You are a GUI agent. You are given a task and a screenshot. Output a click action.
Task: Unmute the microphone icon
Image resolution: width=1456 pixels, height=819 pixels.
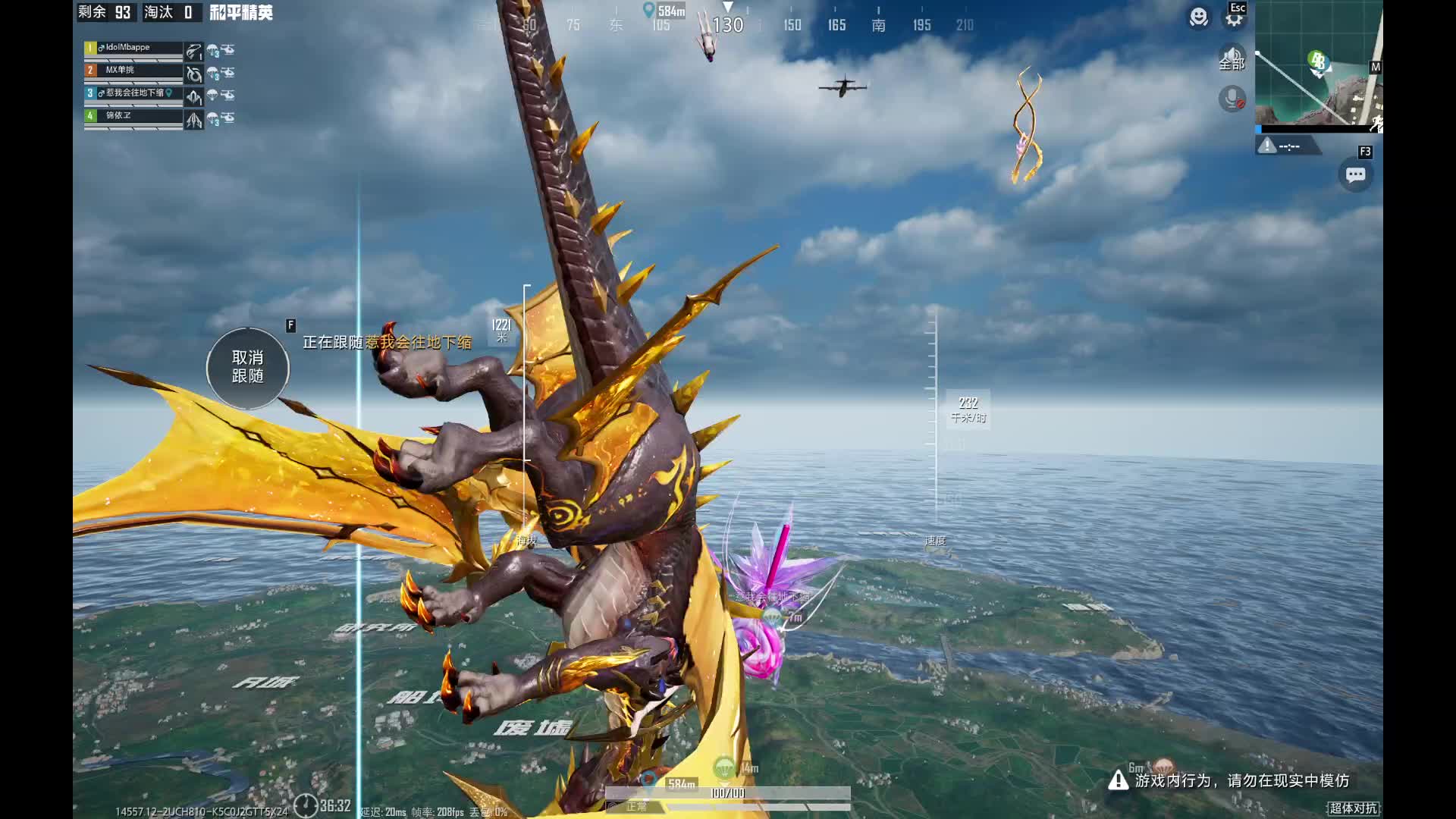click(1232, 99)
